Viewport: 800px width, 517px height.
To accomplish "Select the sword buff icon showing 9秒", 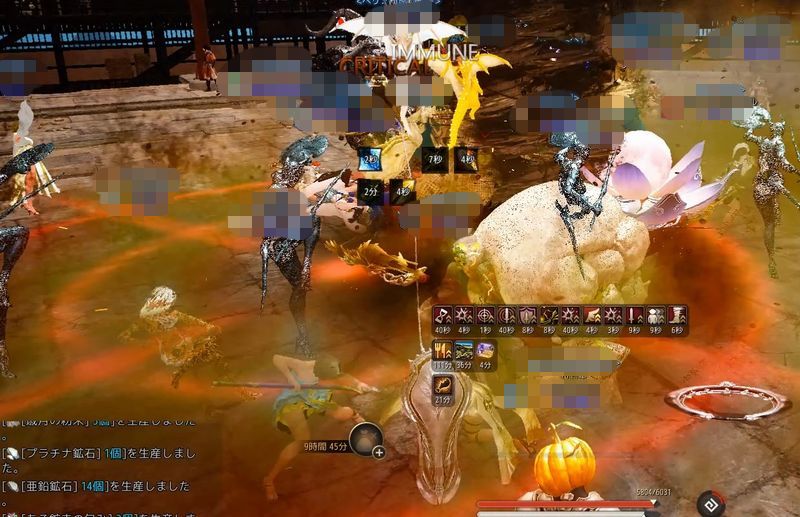I will click(x=634, y=316).
